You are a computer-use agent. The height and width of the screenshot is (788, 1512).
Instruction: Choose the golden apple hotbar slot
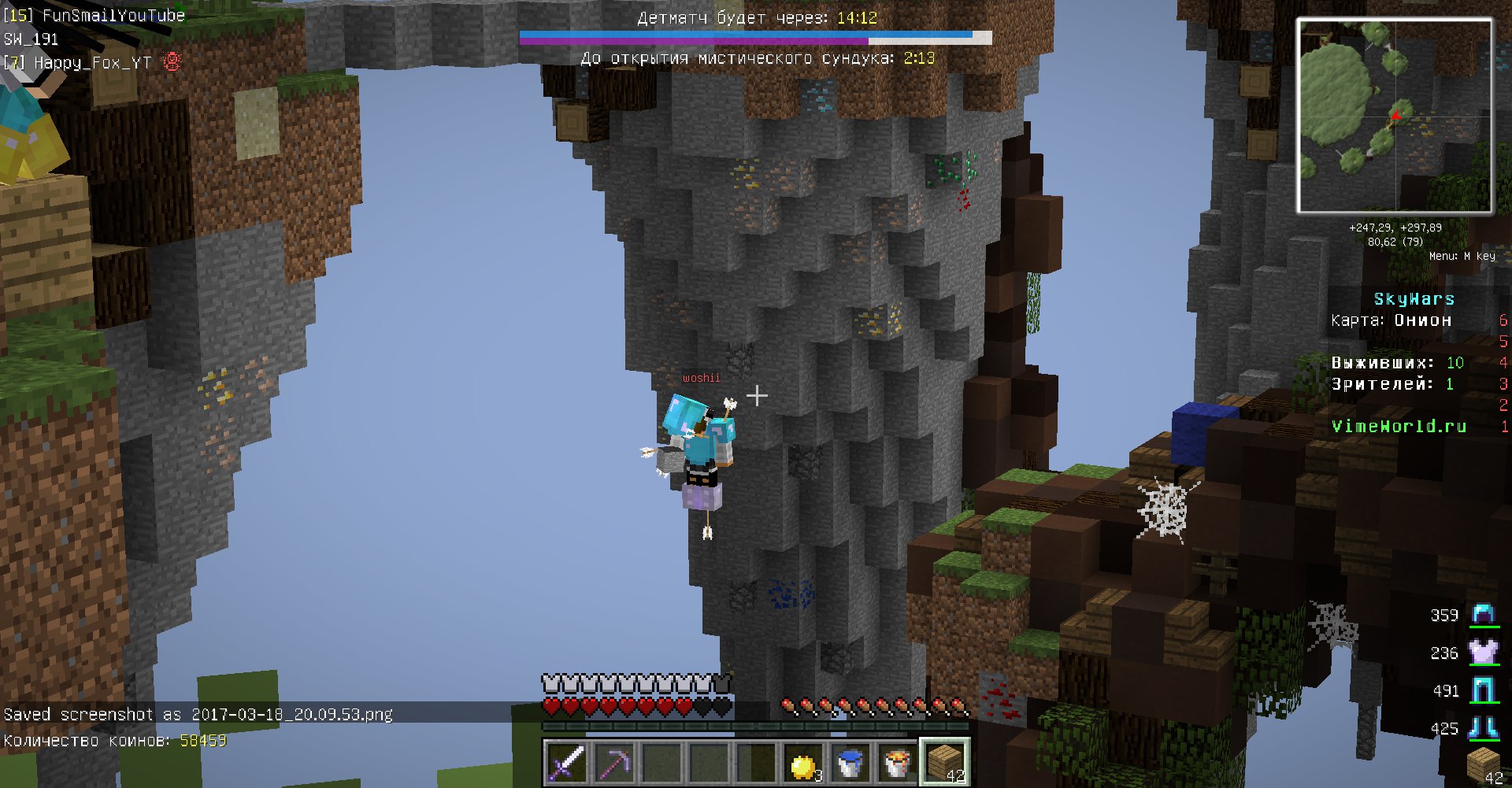802,764
